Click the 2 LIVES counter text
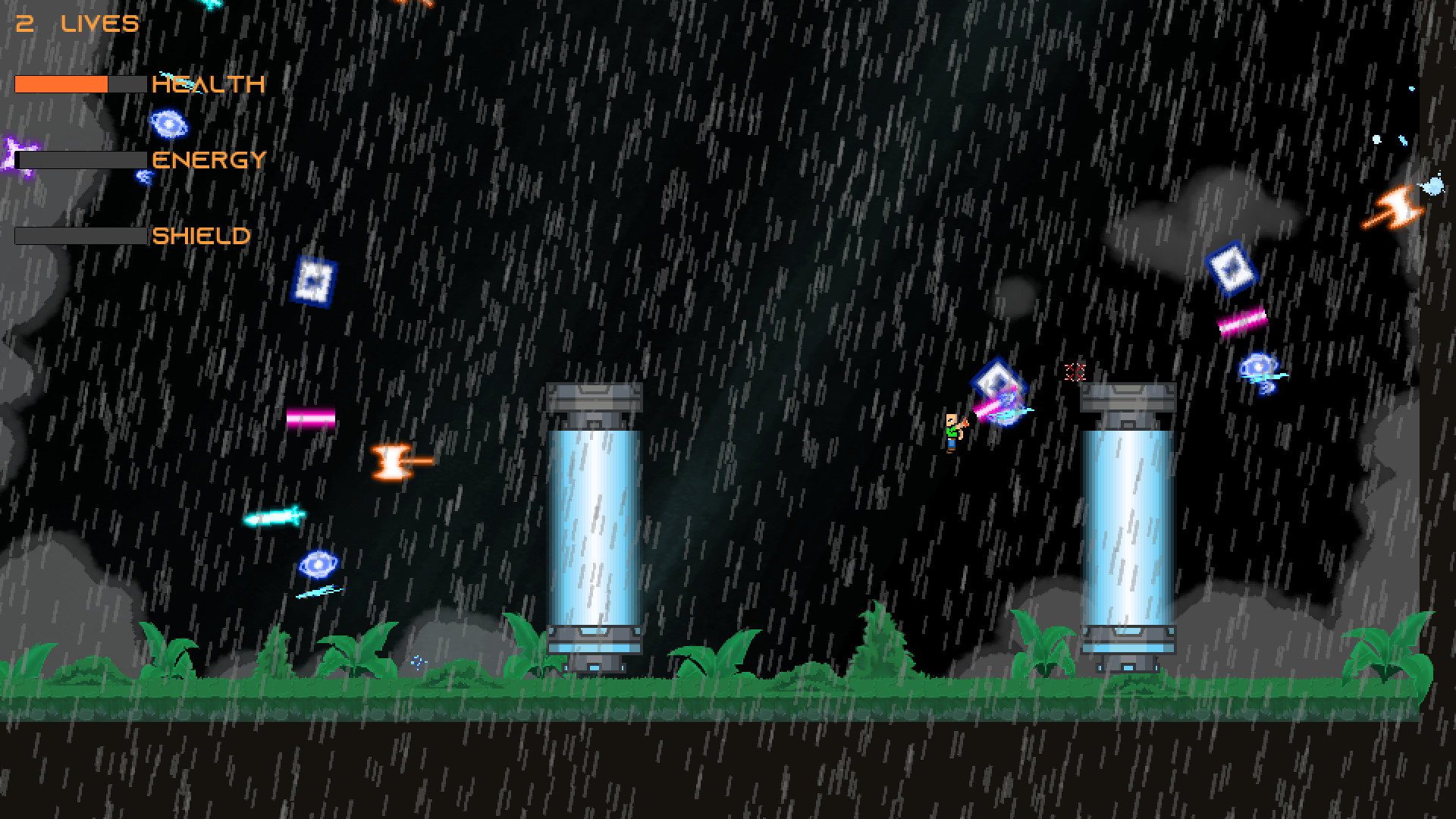This screenshot has height=819, width=1456. [x=76, y=23]
